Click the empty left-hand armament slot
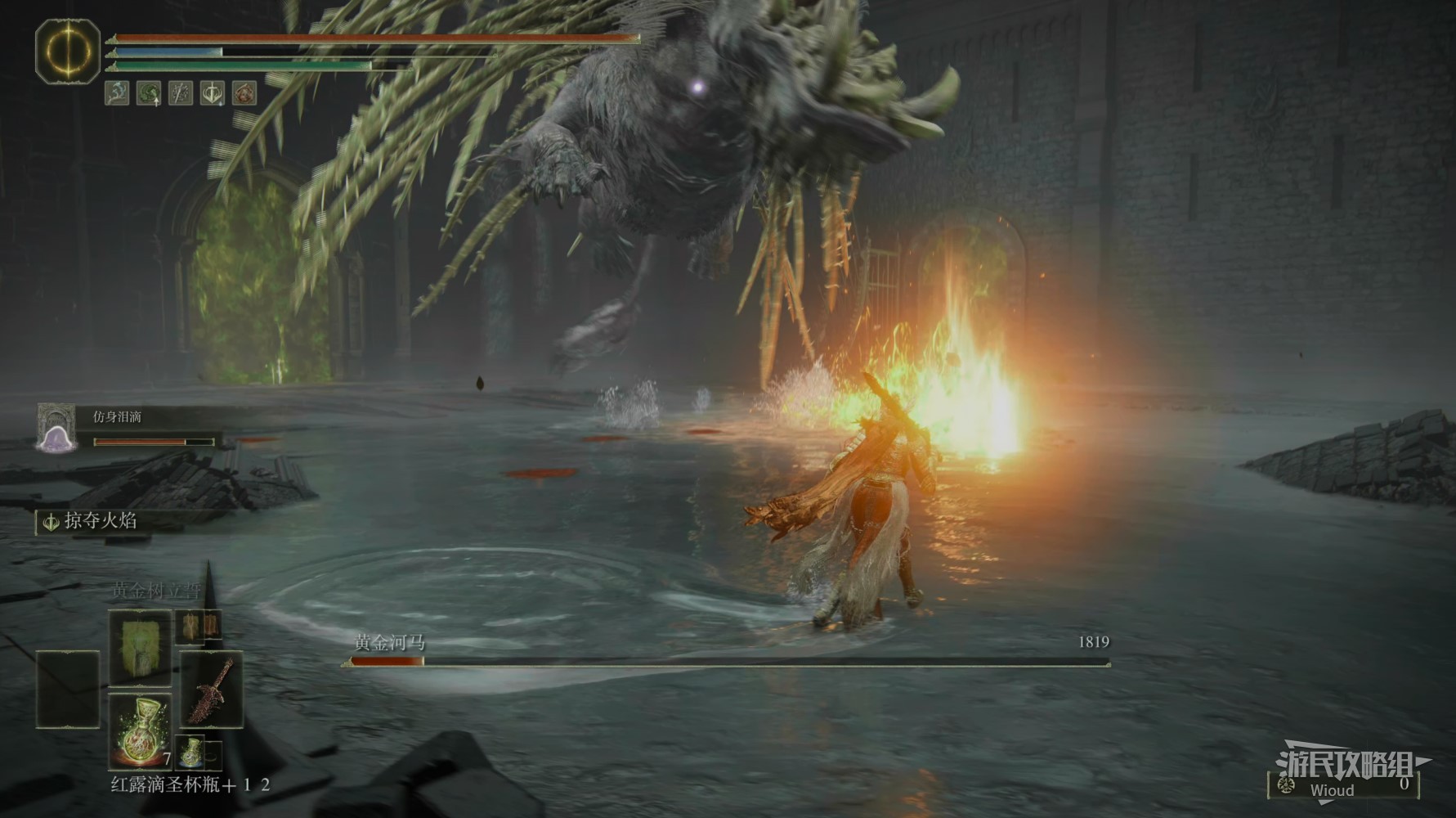 click(68, 689)
